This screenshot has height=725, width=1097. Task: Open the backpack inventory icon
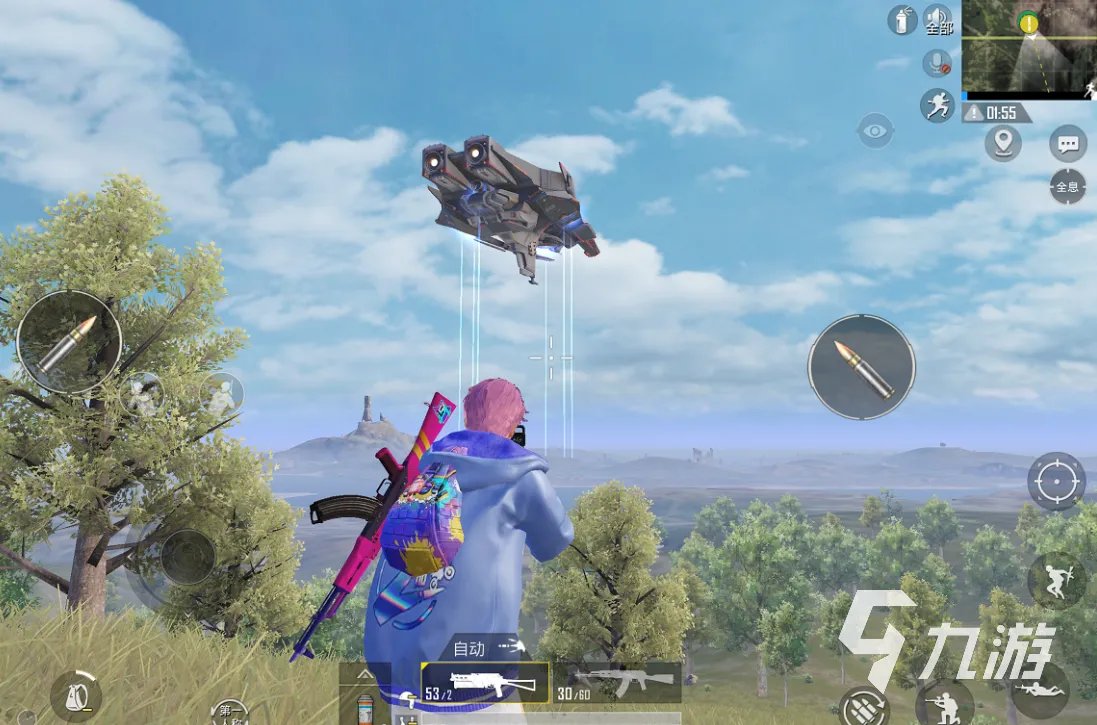76,695
